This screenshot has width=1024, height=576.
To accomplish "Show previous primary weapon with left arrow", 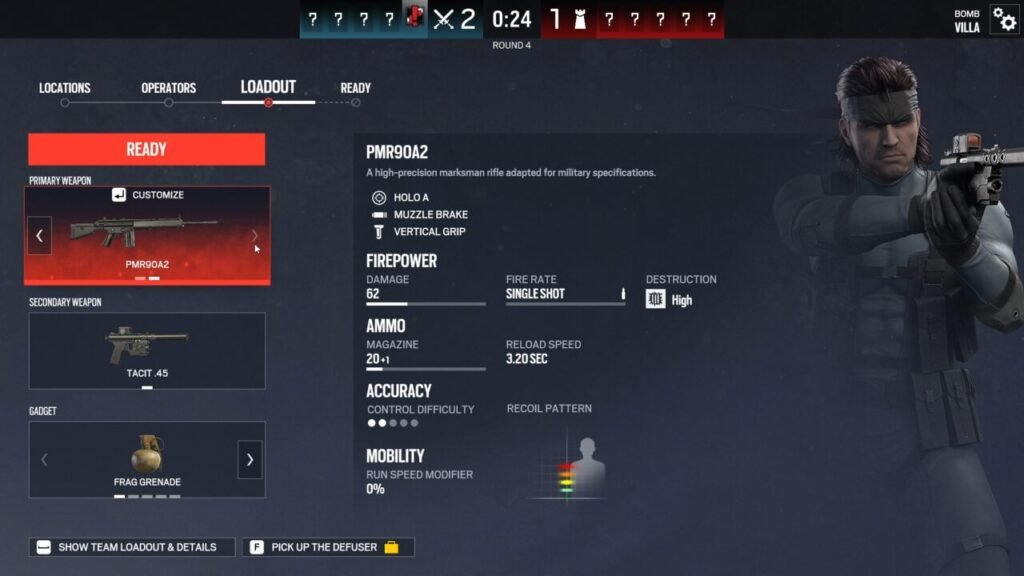I will [x=40, y=236].
